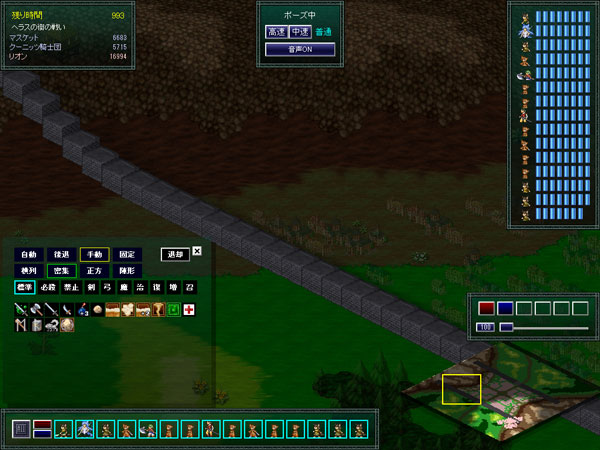Choose the 正方 (square) formation
600x450 pixels.
pos(95,271)
